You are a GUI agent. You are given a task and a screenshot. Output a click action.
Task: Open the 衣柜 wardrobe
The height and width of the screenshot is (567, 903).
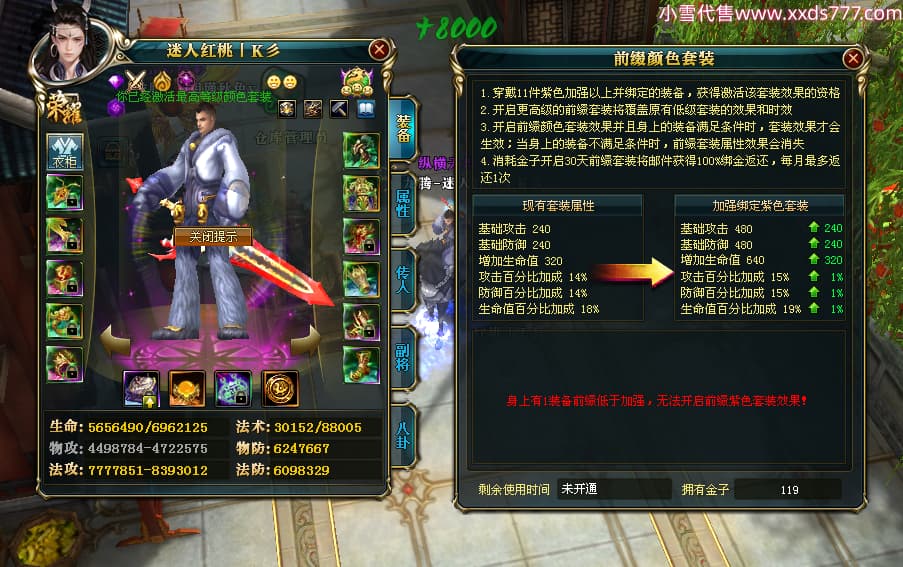[x=64, y=151]
